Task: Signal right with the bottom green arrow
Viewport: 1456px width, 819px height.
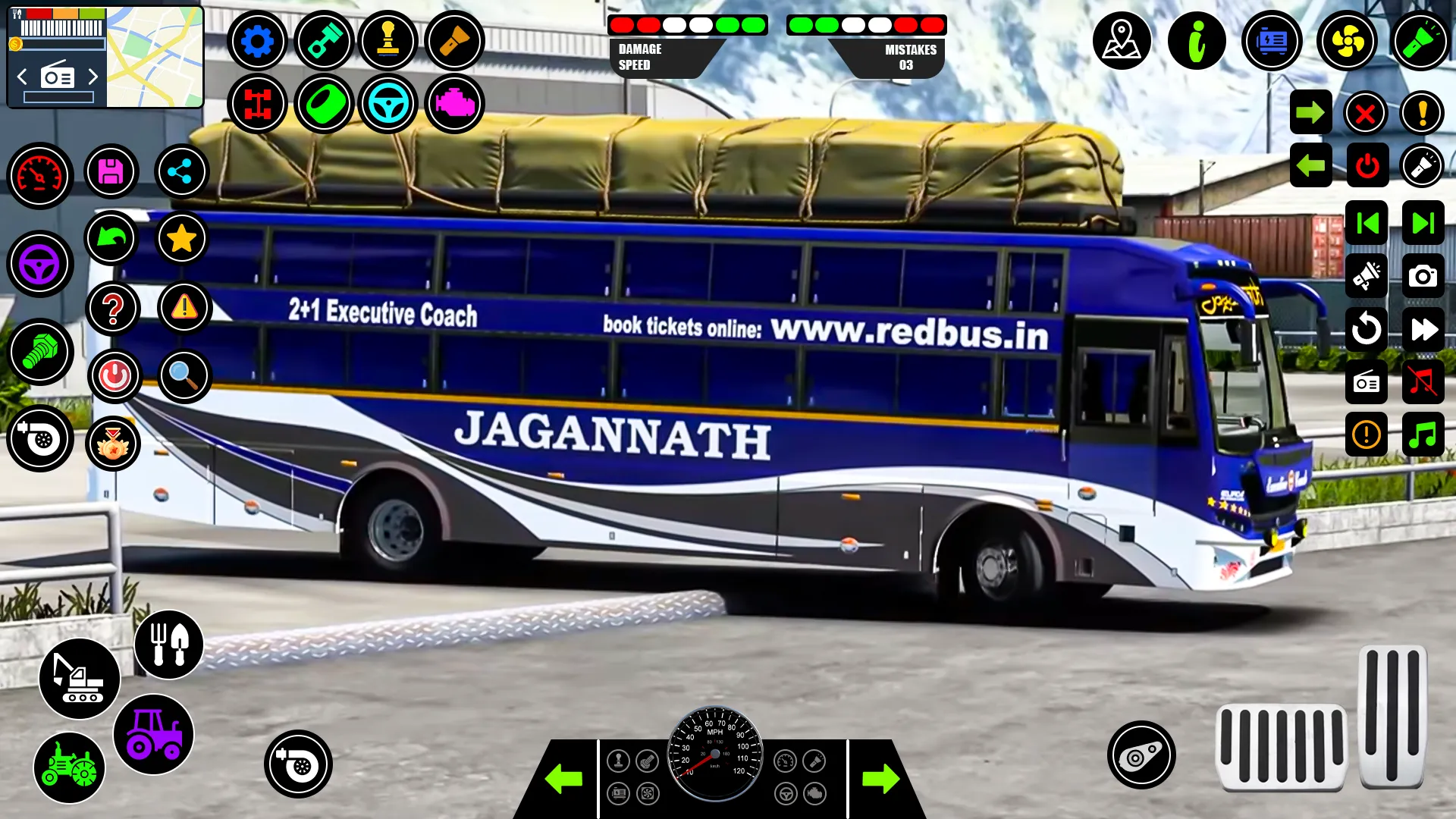Action: pos(880,779)
